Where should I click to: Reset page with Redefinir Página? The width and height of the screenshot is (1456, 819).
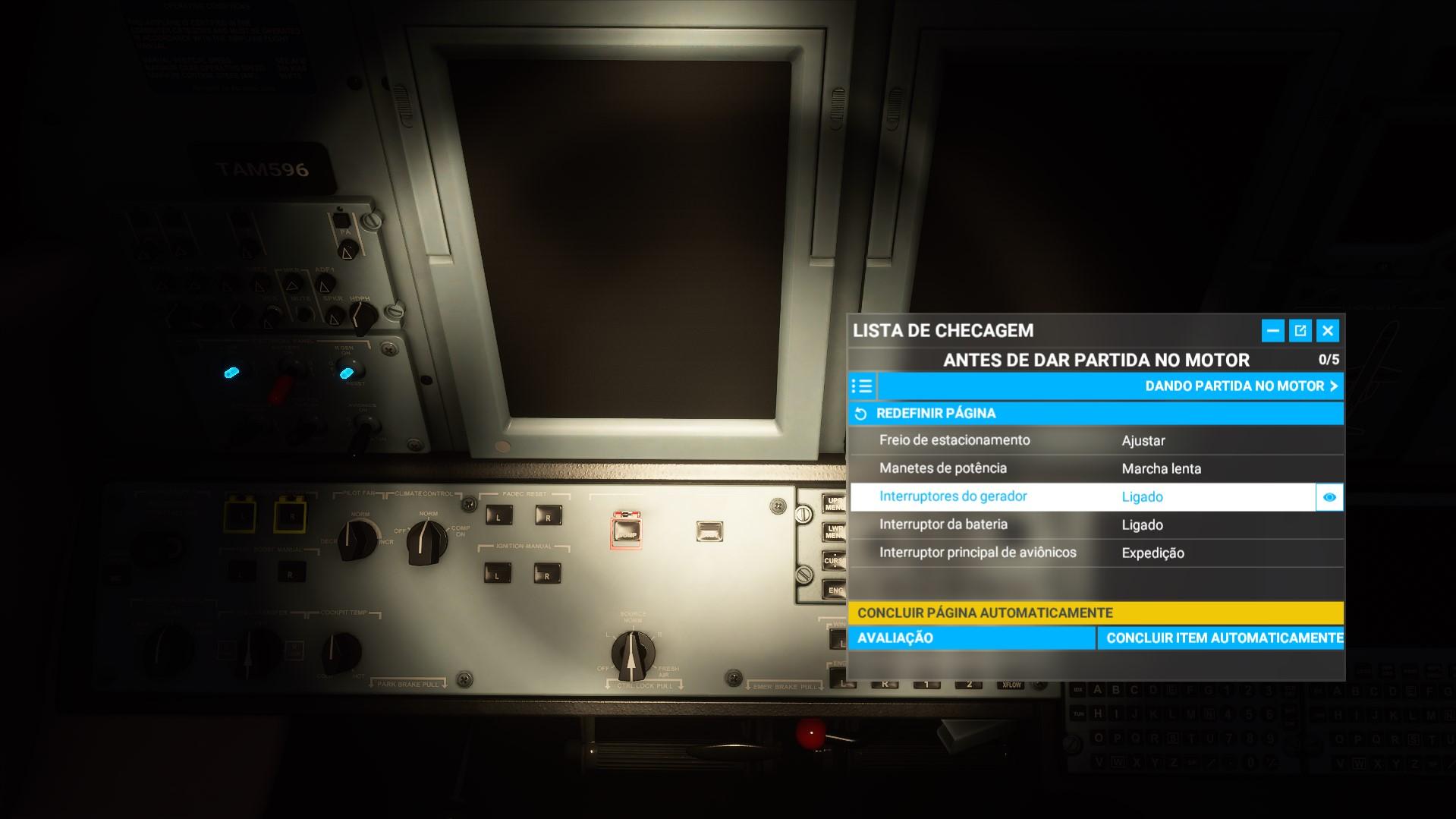pyautogui.click(x=936, y=414)
